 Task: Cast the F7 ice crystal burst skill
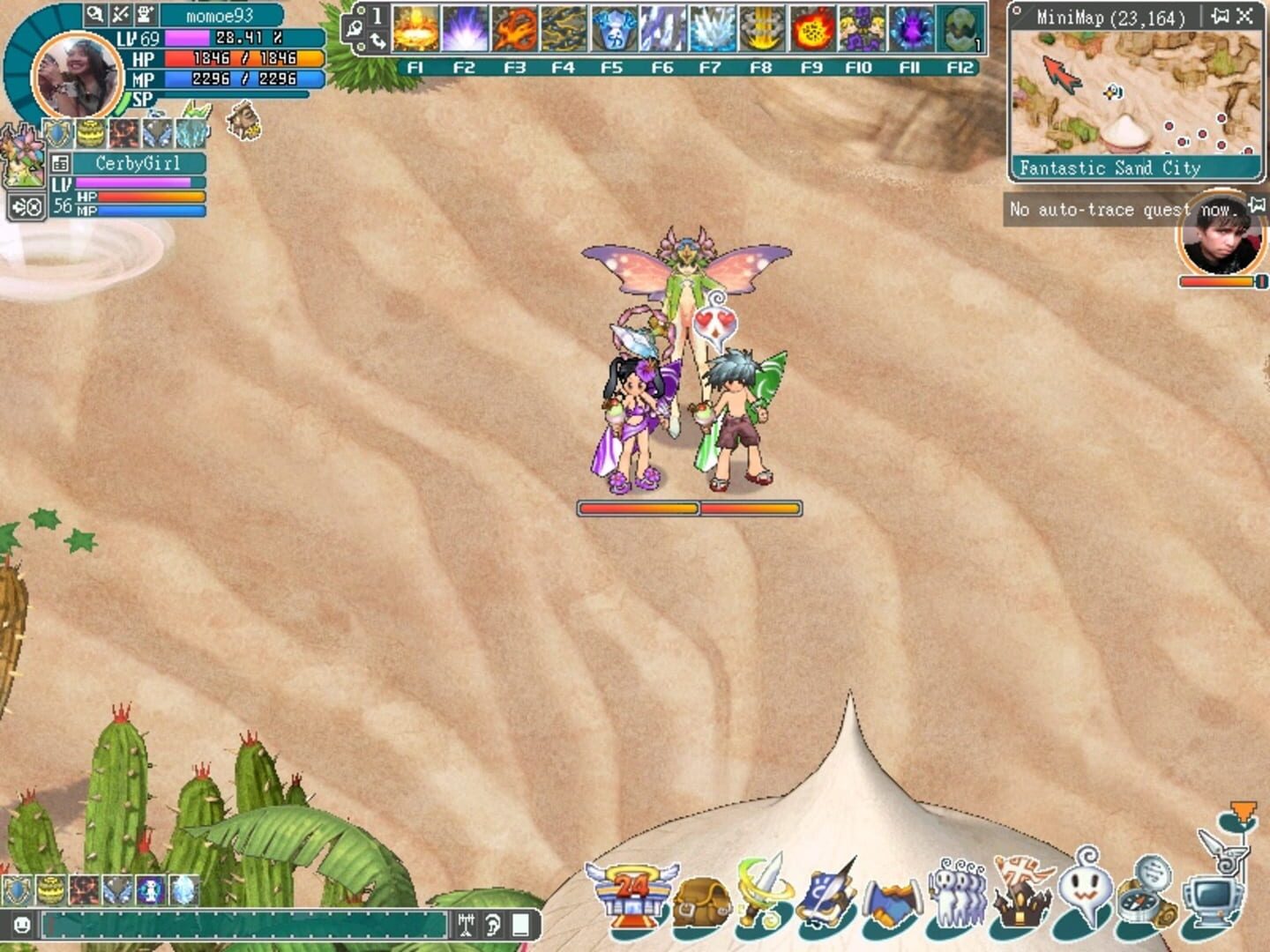711,29
